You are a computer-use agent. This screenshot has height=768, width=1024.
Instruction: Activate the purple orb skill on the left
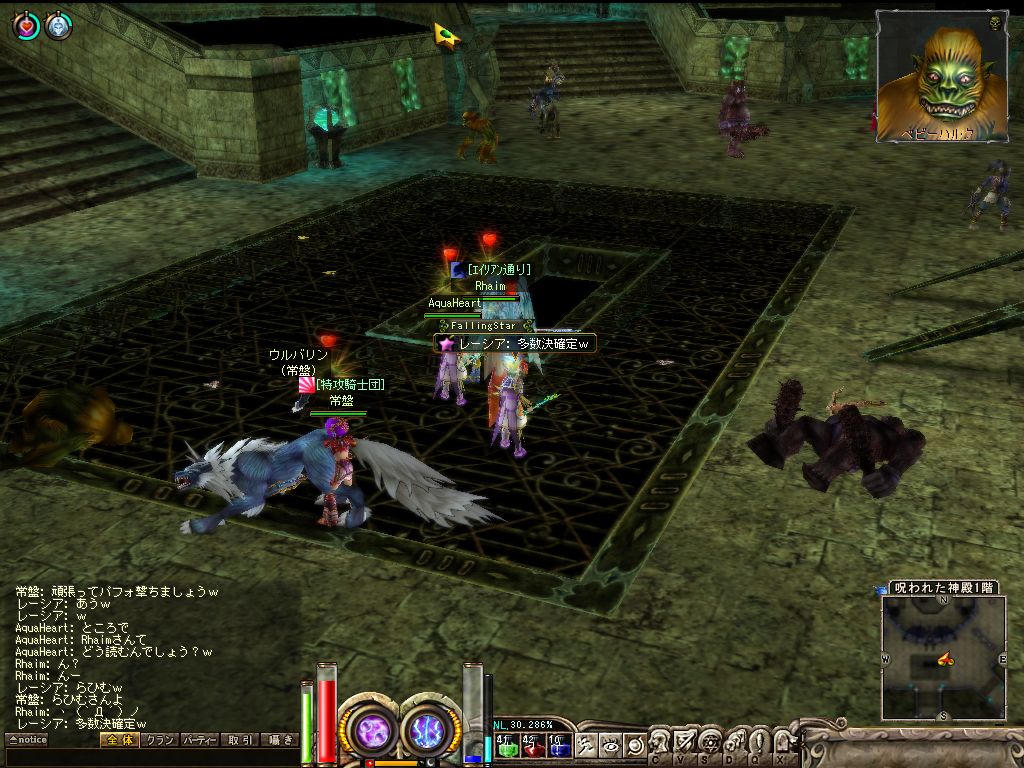tap(370, 728)
